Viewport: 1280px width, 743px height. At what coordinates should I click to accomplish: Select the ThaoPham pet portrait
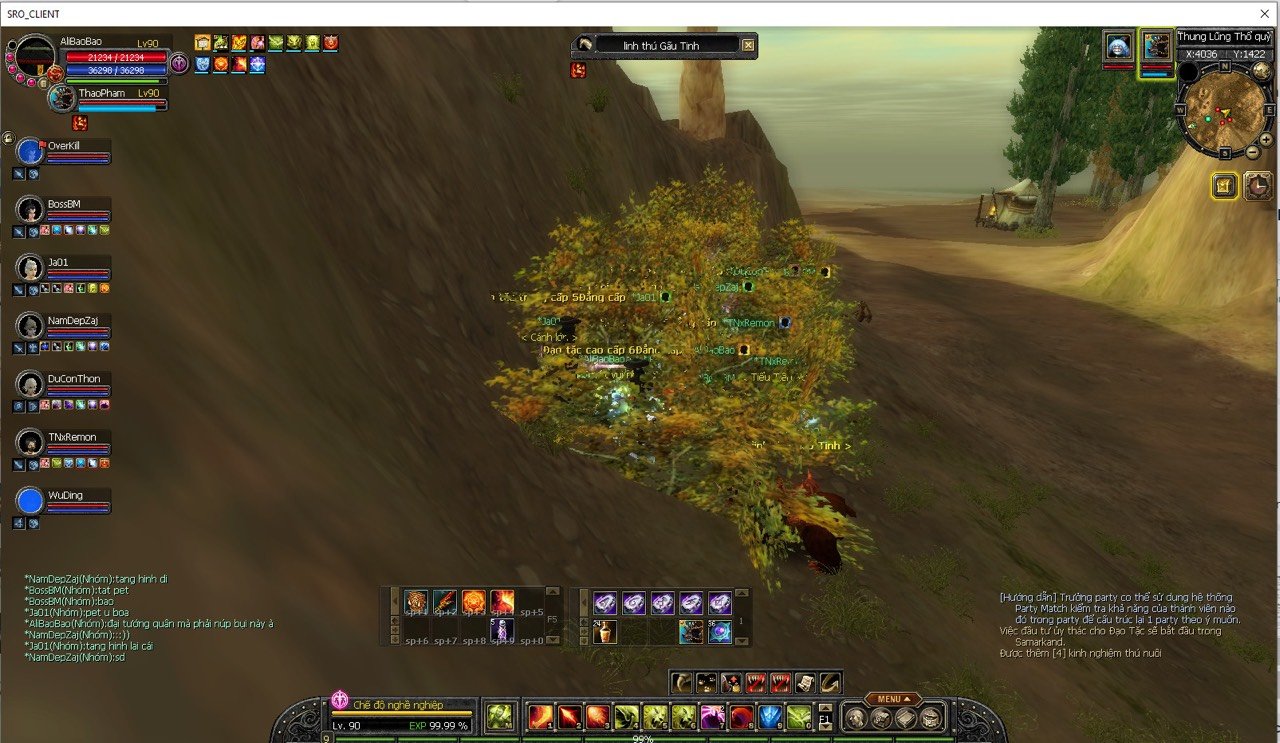[x=62, y=99]
